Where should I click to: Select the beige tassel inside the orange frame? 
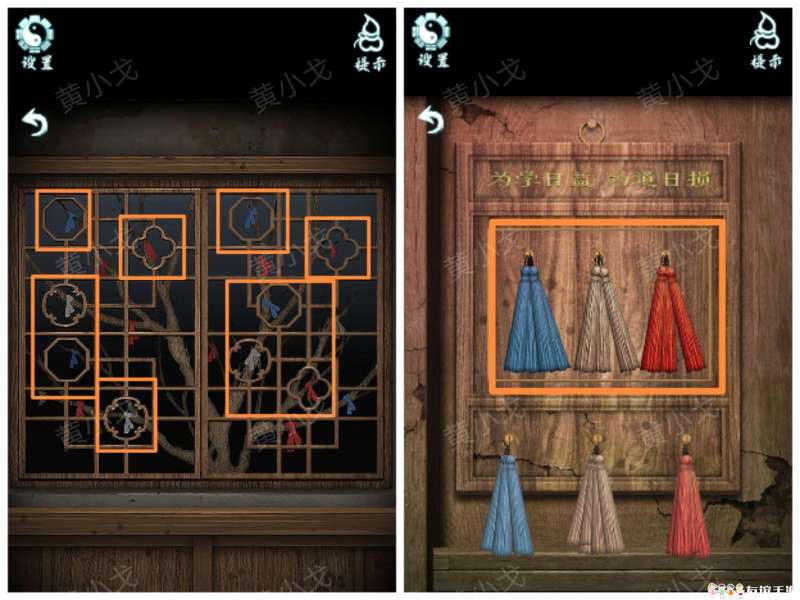(603, 318)
